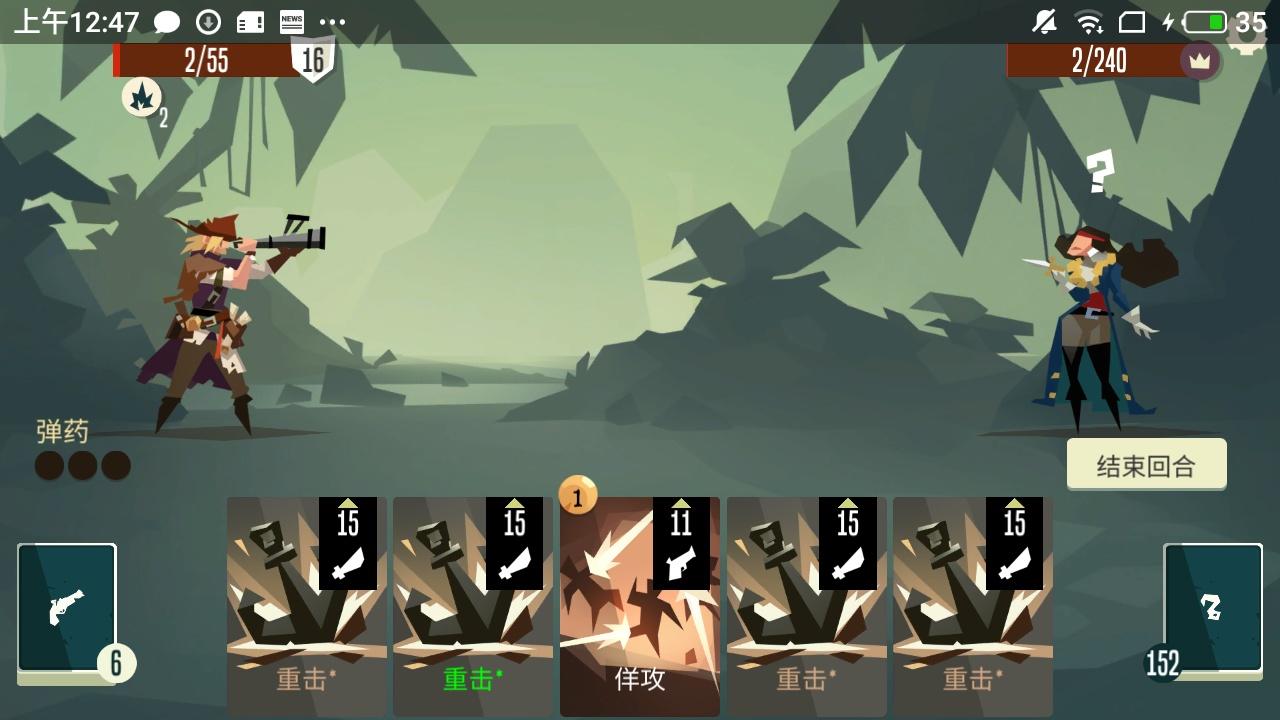1280x720 pixels.
Task: Toggle the second ammo dot under 弹药
Action: [x=82, y=464]
